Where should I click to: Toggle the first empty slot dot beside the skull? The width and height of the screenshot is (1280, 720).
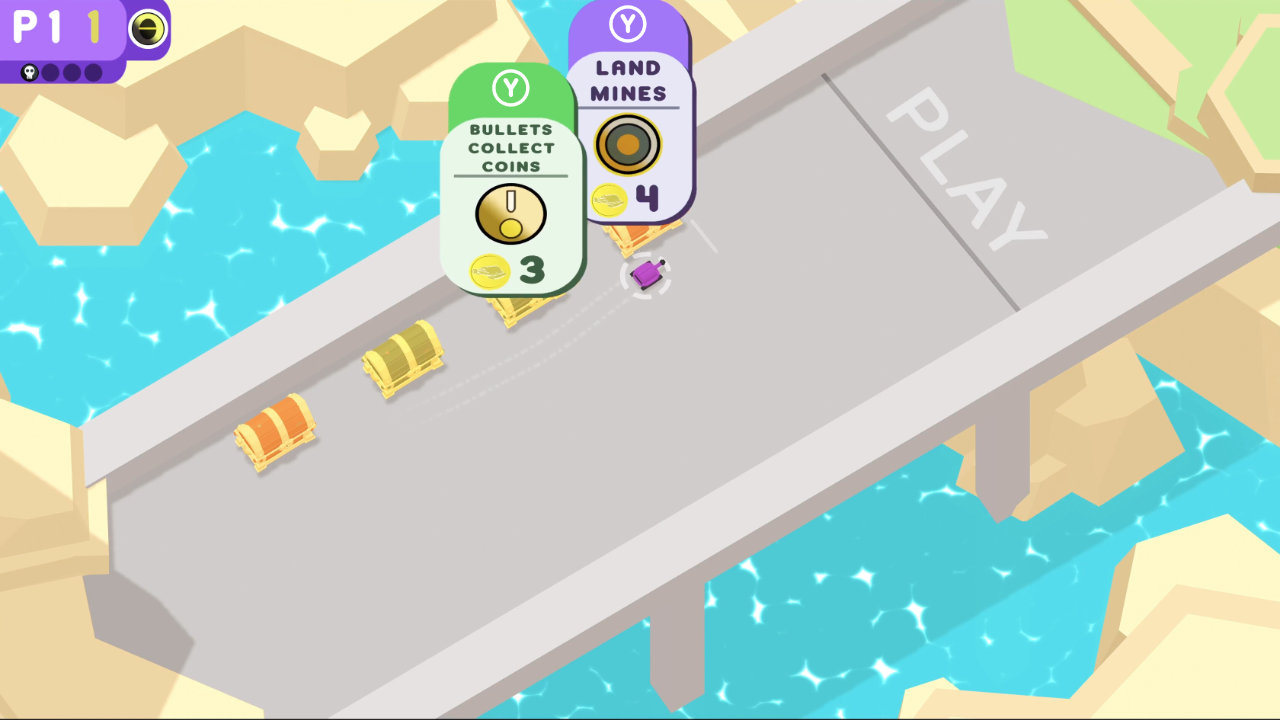pyautogui.click(x=50, y=70)
